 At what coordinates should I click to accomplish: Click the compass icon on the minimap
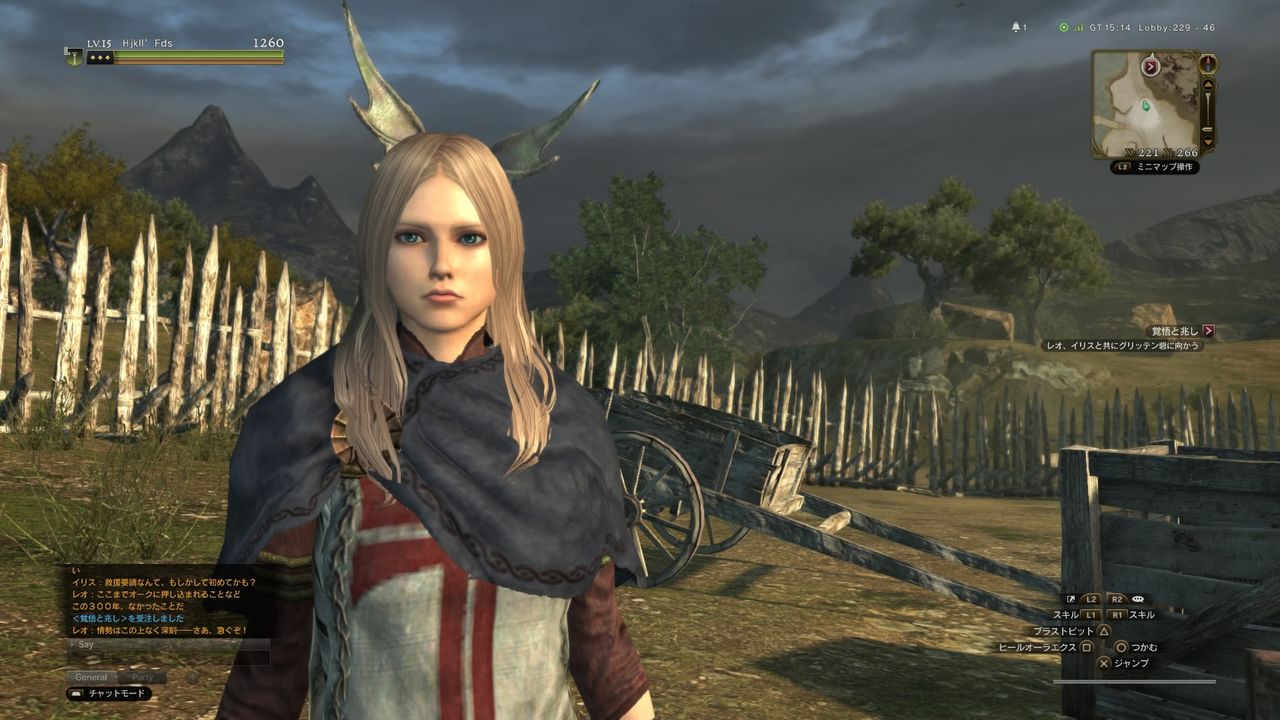tap(1207, 64)
